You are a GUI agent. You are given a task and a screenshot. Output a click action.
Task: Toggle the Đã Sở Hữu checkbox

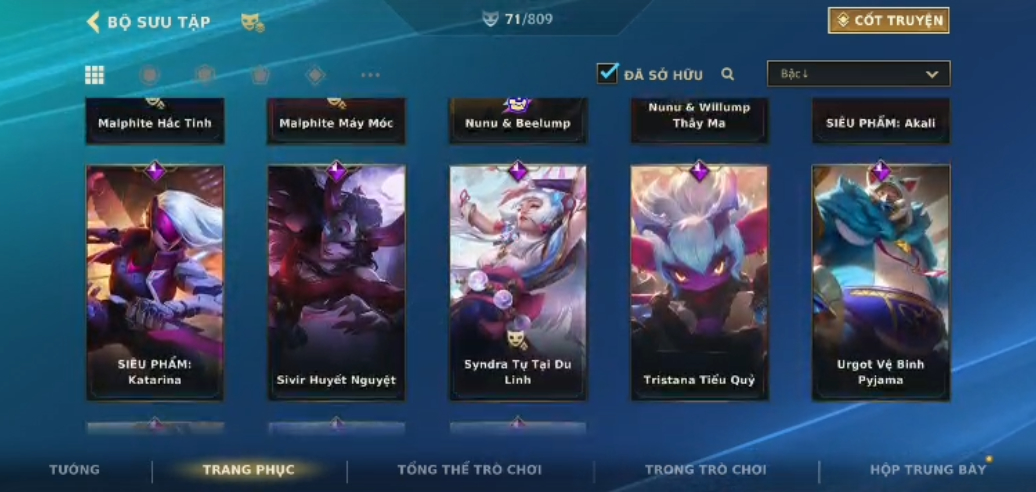point(607,73)
